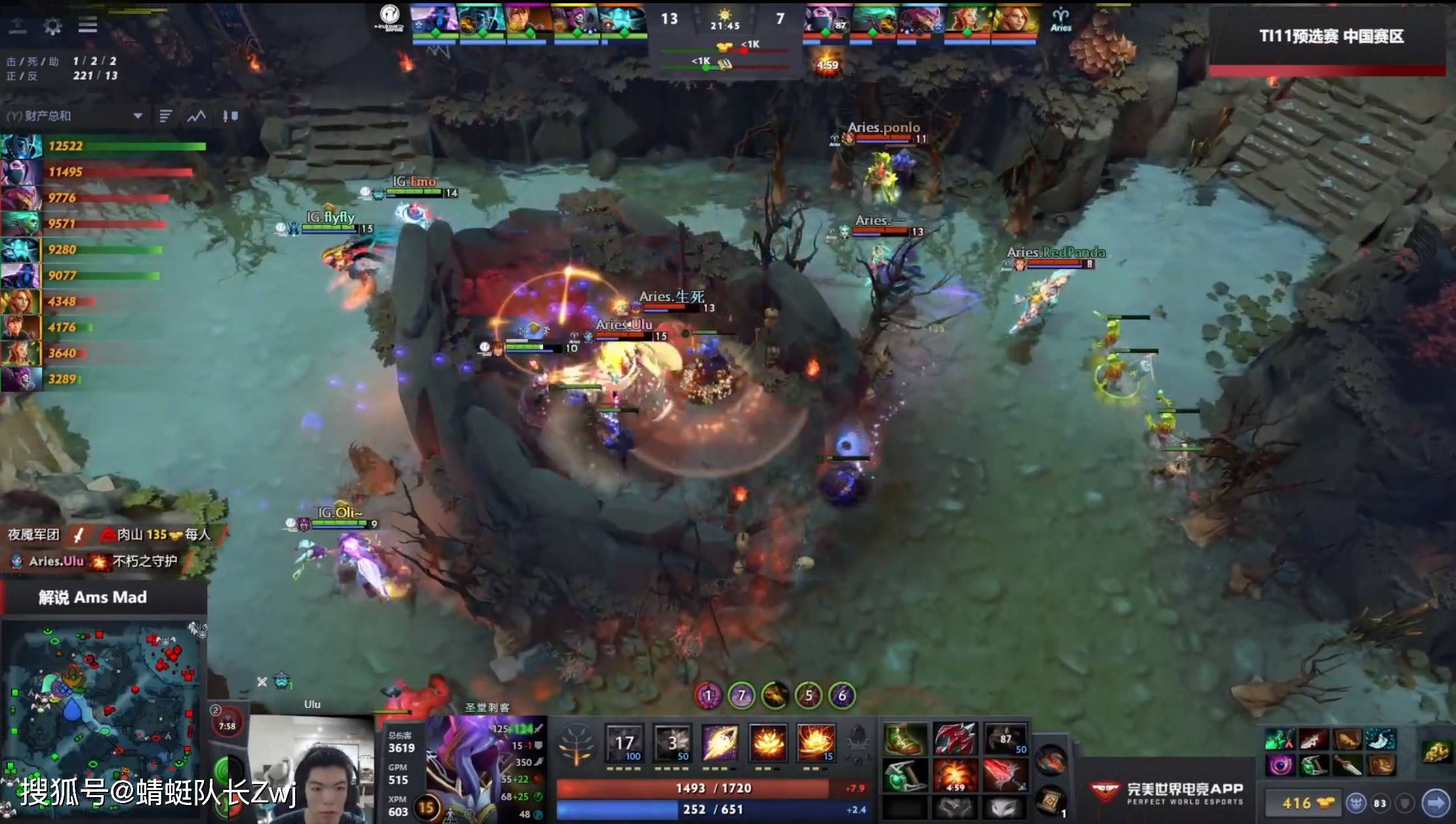The image size is (1456, 824).
Task: Open the 财产总和 stats dropdown arrow
Action: [138, 117]
